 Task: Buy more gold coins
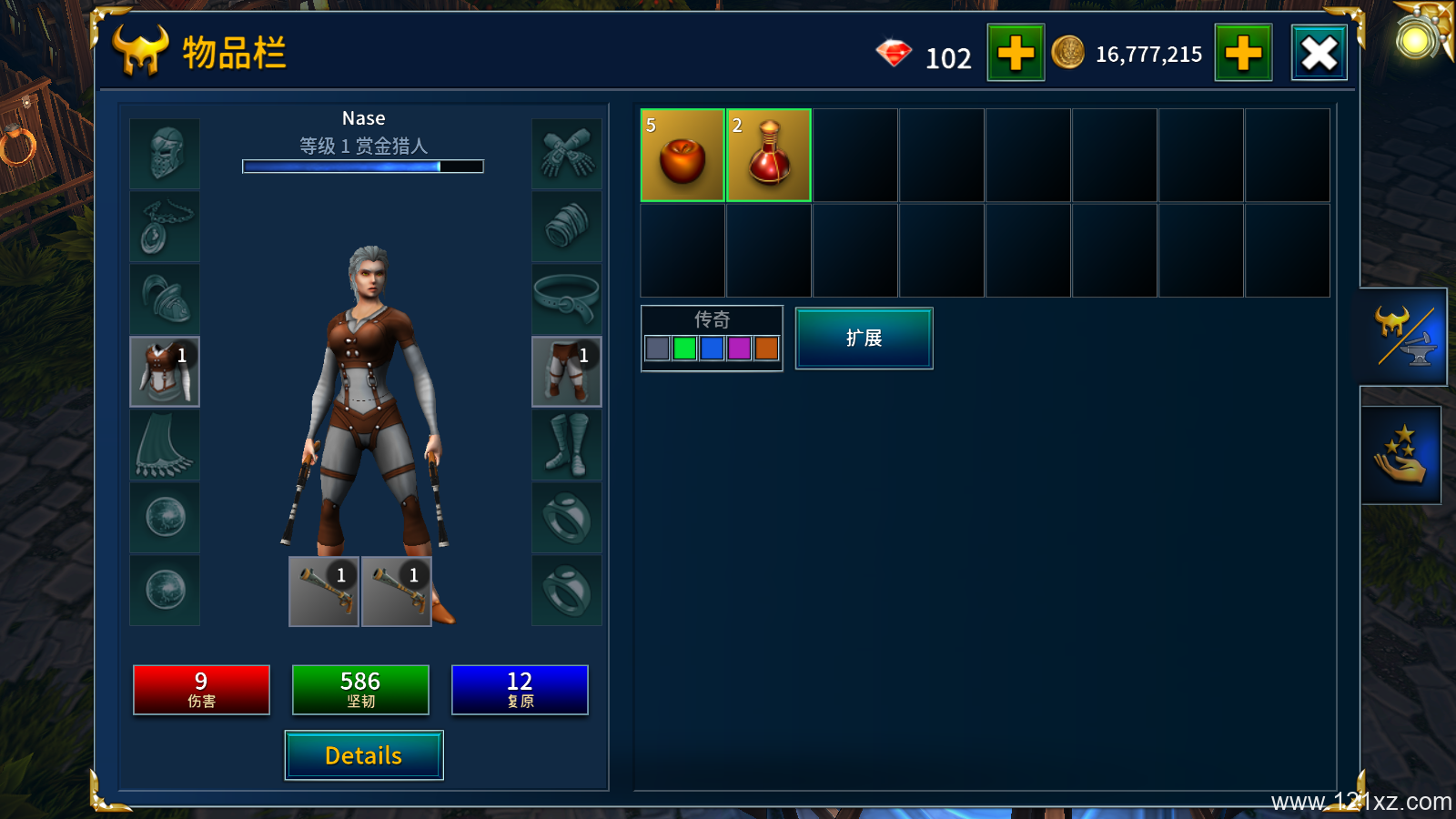click(x=1243, y=54)
